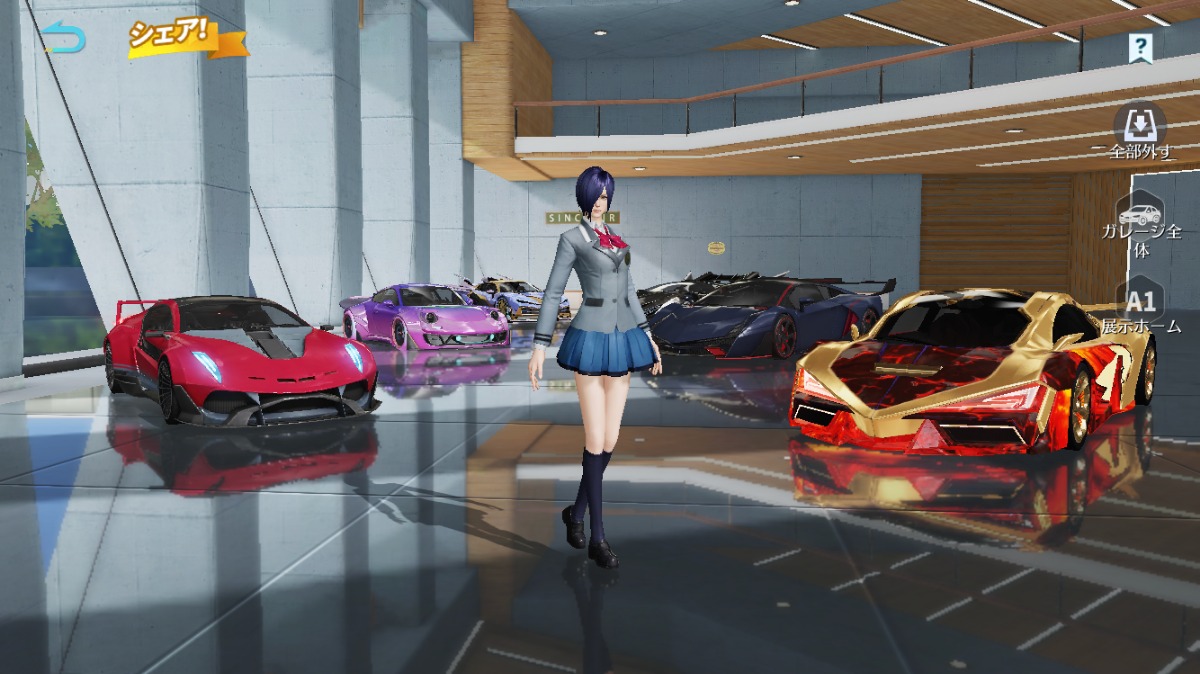Go back using the blue return arrow
The width and height of the screenshot is (1200, 674).
64,39
